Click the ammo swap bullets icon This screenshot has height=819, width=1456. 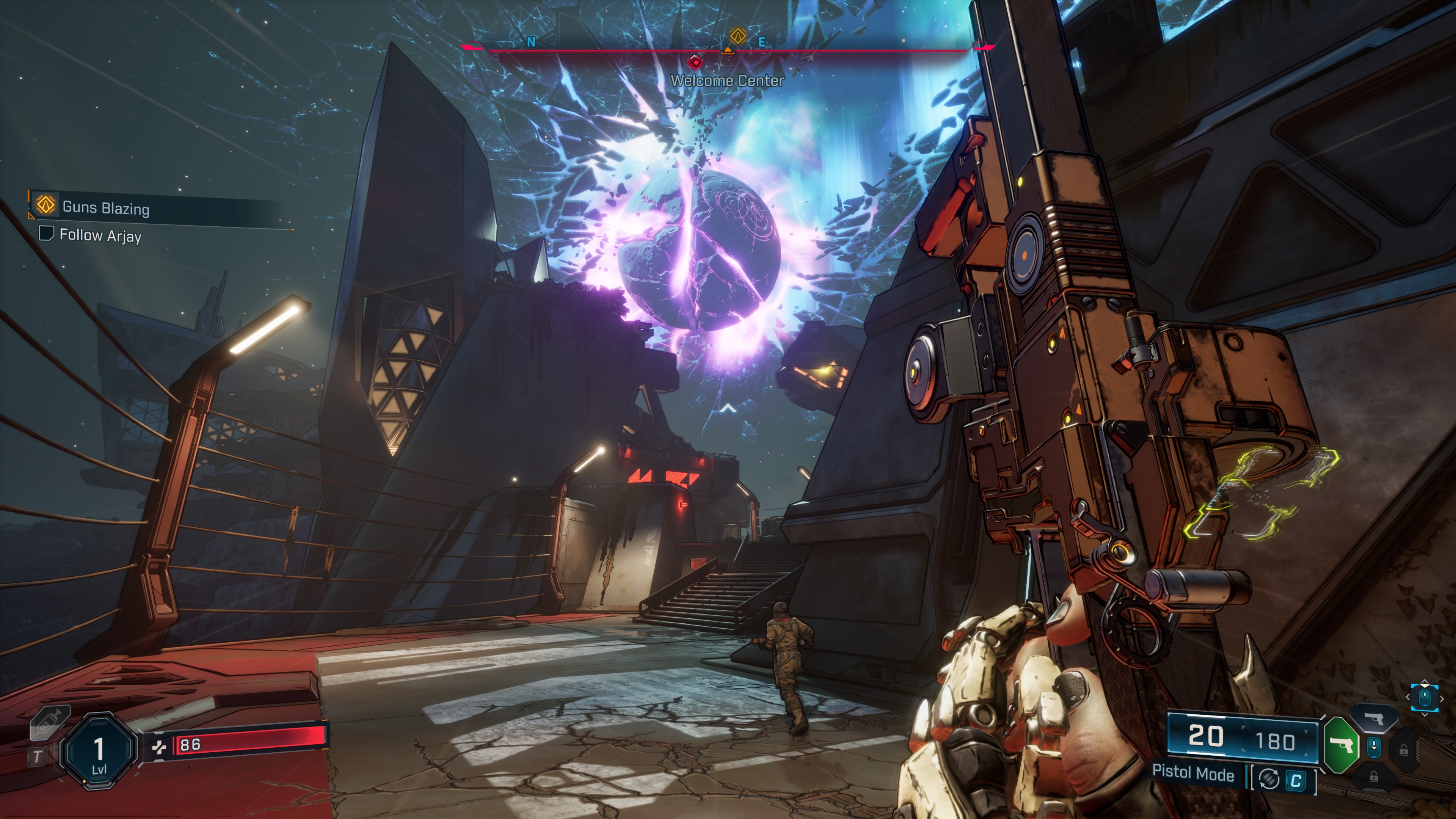(1269, 780)
